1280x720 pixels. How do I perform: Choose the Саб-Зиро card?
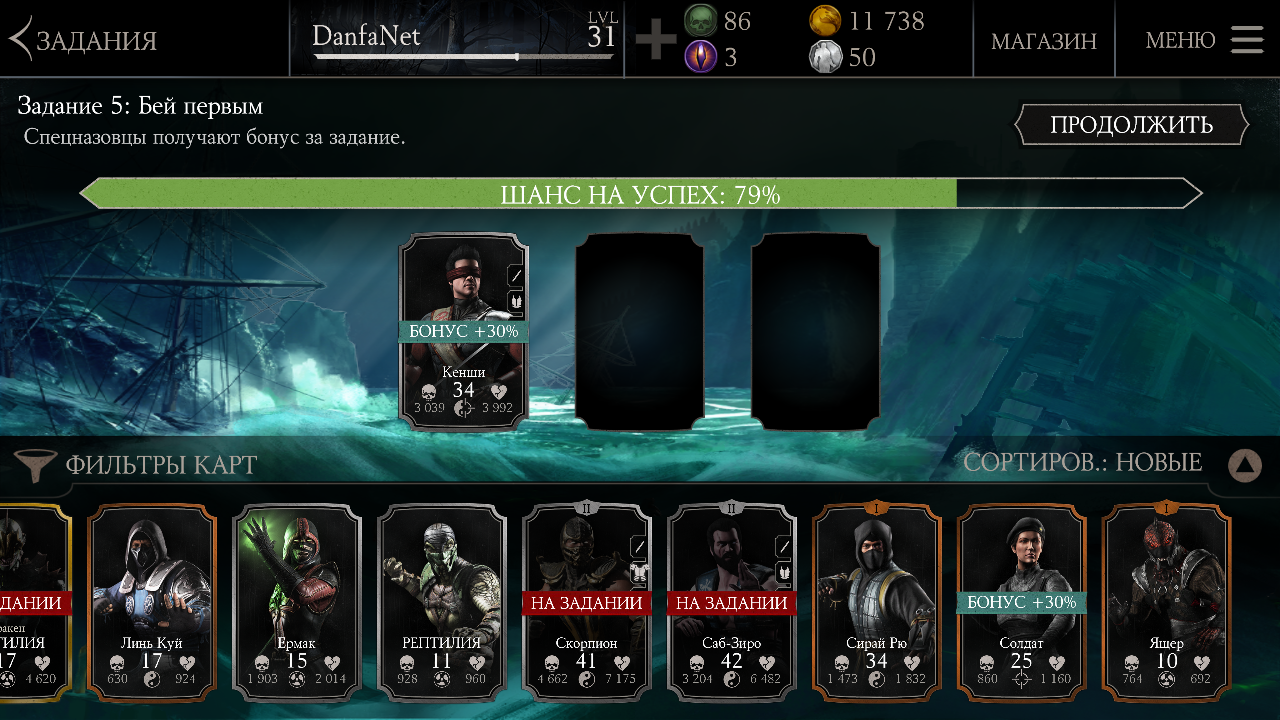tap(732, 603)
